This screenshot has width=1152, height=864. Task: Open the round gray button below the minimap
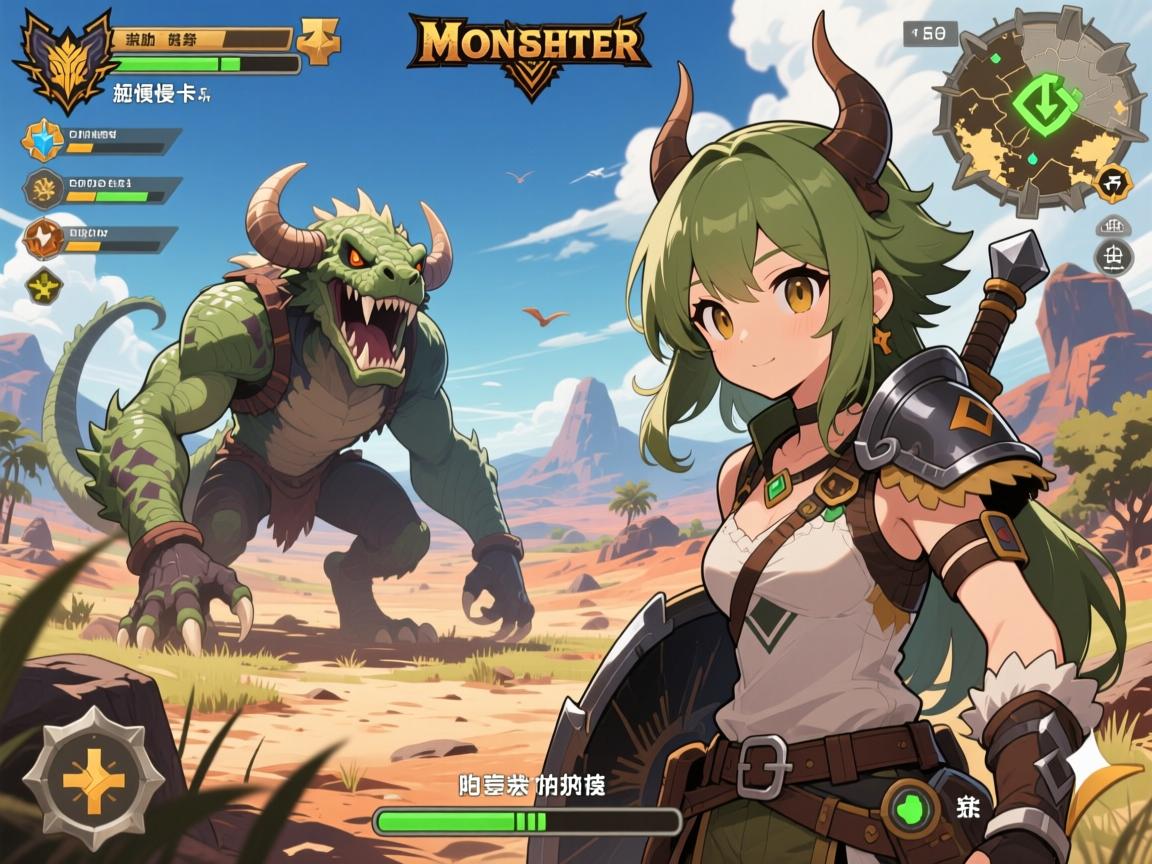(x=1114, y=256)
